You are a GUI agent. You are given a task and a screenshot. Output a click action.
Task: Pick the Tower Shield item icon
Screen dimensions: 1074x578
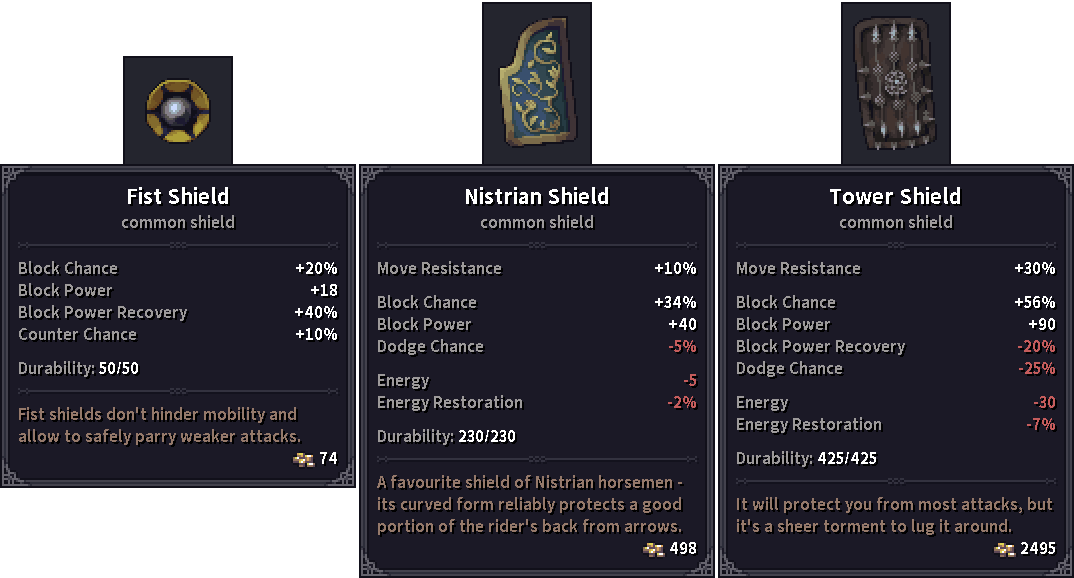pos(895,84)
